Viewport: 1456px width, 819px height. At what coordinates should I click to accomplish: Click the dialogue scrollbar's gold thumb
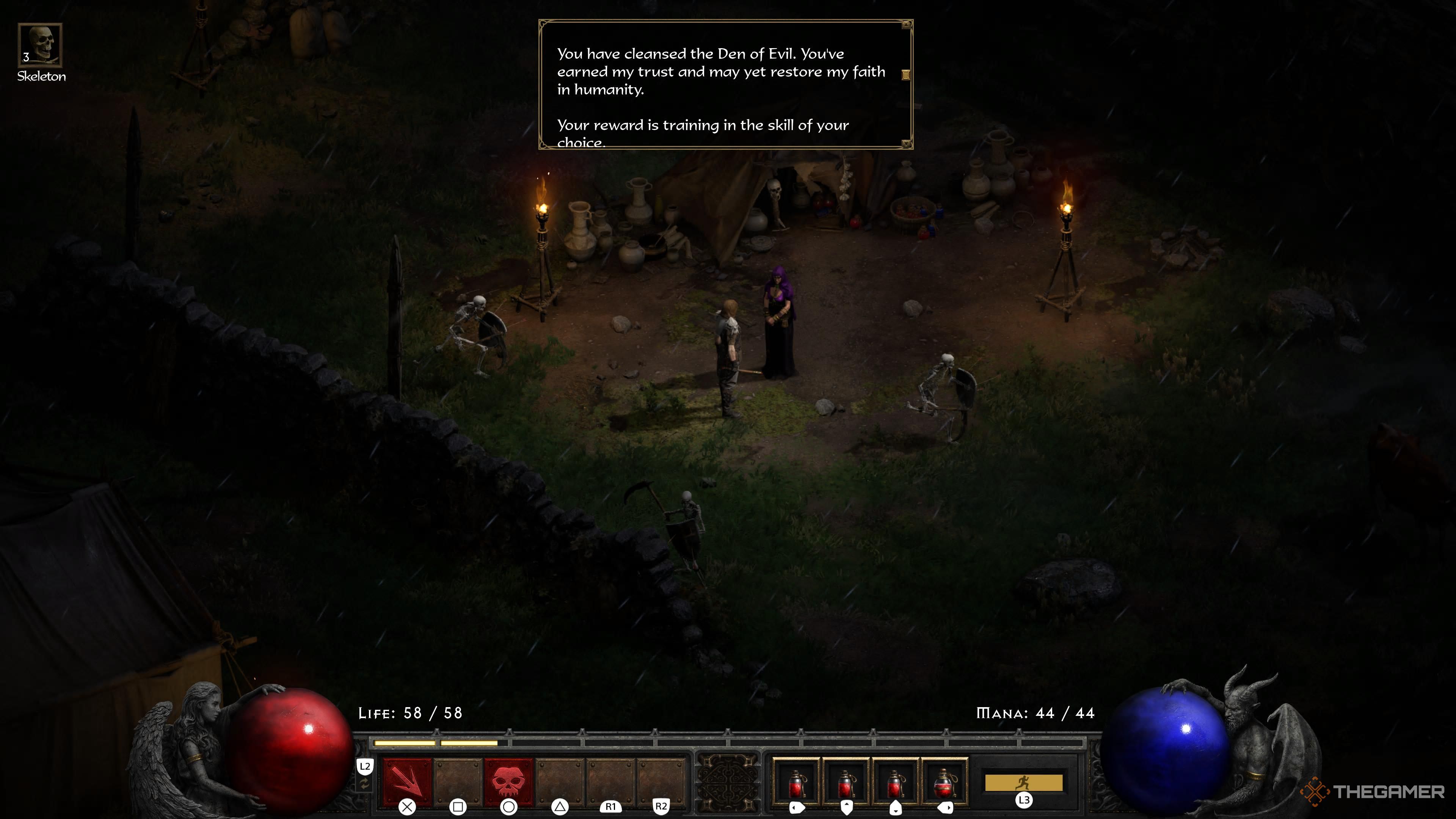point(905,75)
